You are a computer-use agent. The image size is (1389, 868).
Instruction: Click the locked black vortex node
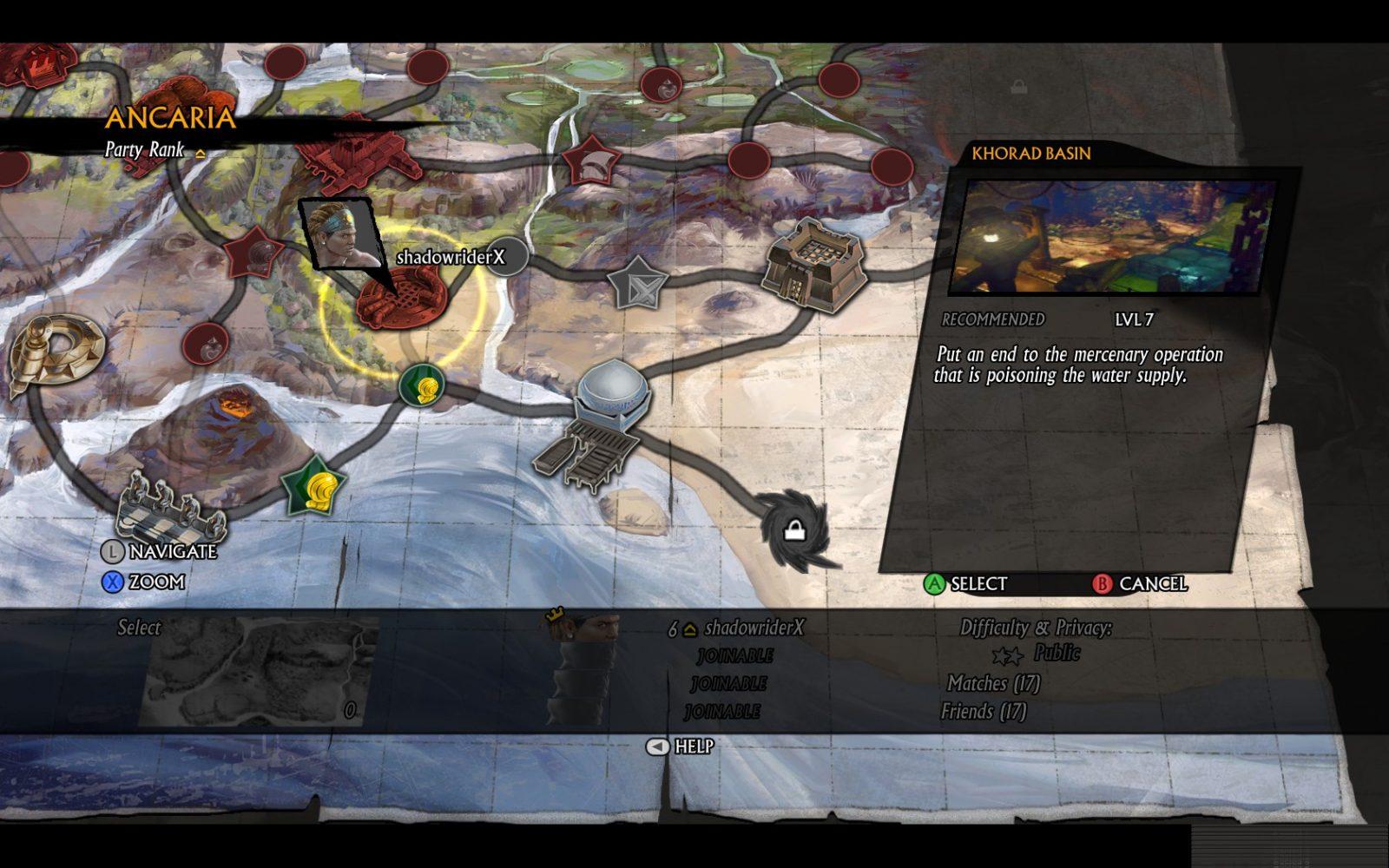793,529
